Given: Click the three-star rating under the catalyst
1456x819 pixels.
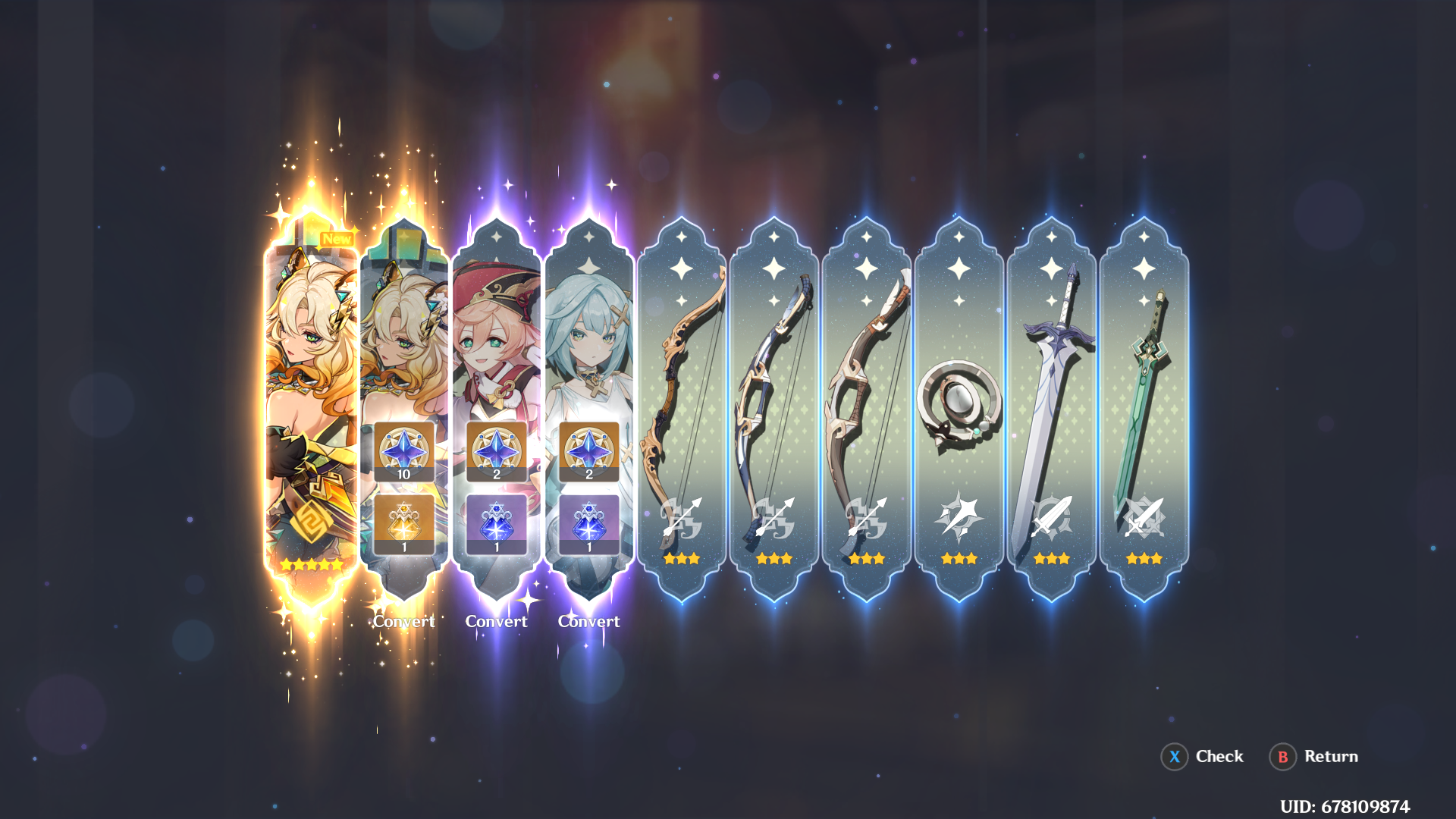Looking at the screenshot, I should (x=959, y=560).
